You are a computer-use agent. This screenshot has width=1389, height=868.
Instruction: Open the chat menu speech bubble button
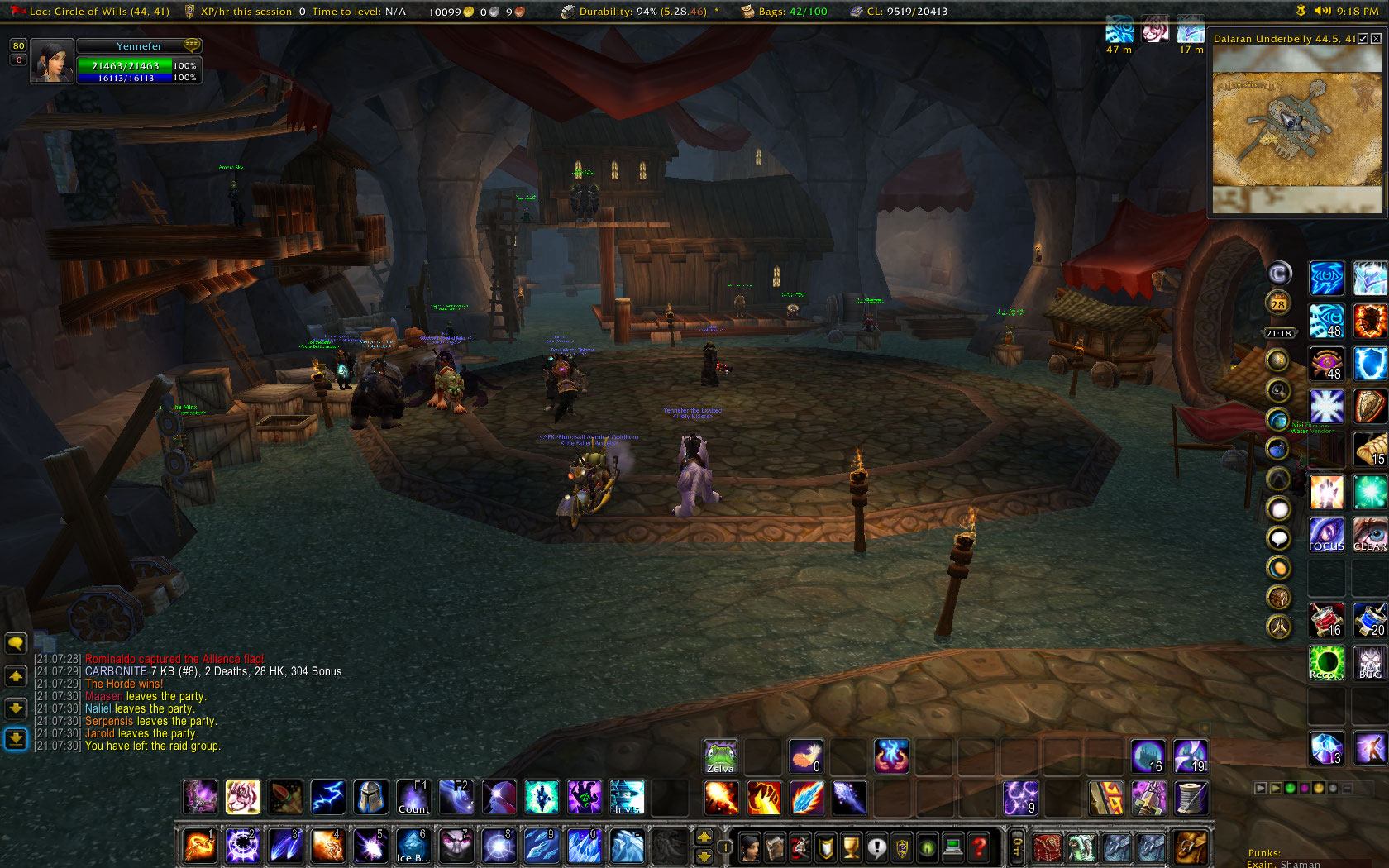tap(16, 643)
